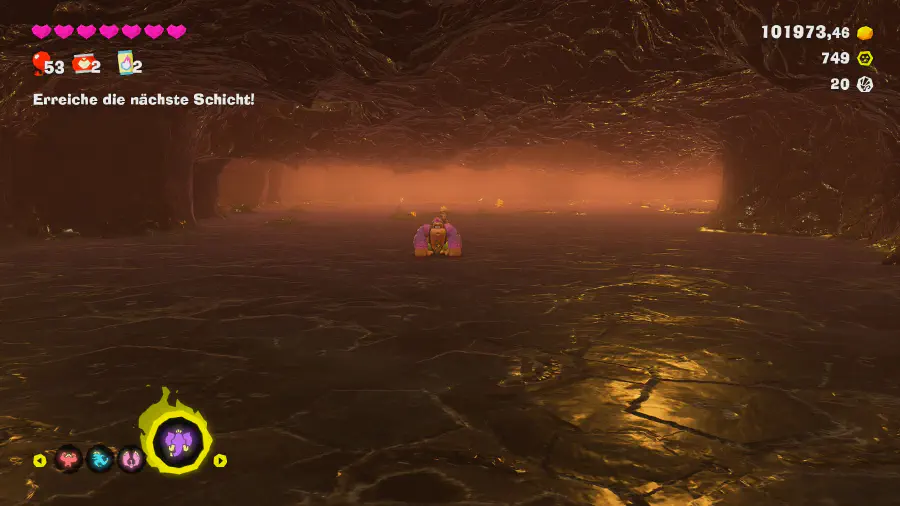Cycle transformations with the right yellow arrow
The image size is (900, 506).
(x=220, y=460)
